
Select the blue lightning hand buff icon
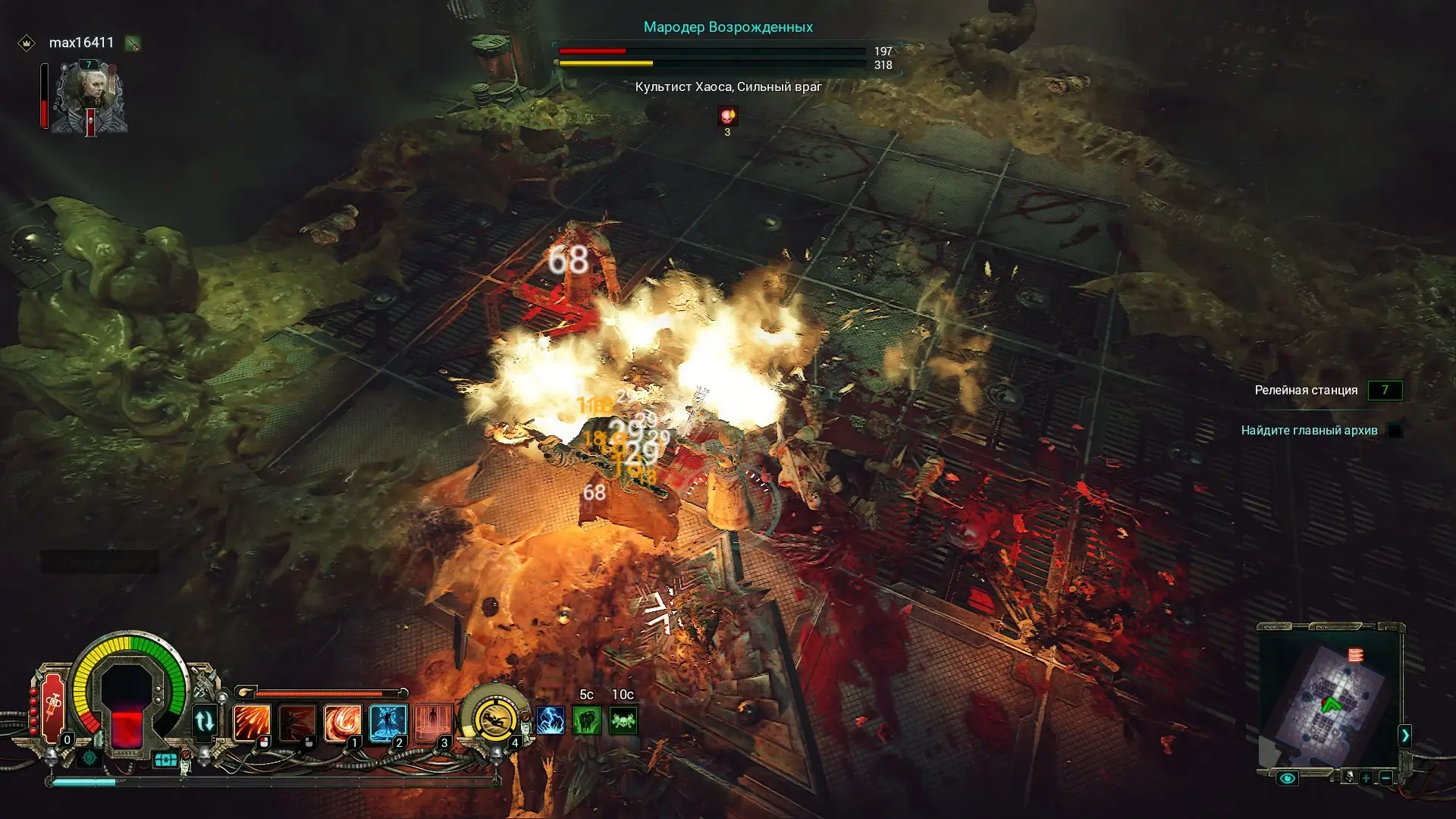(x=551, y=720)
